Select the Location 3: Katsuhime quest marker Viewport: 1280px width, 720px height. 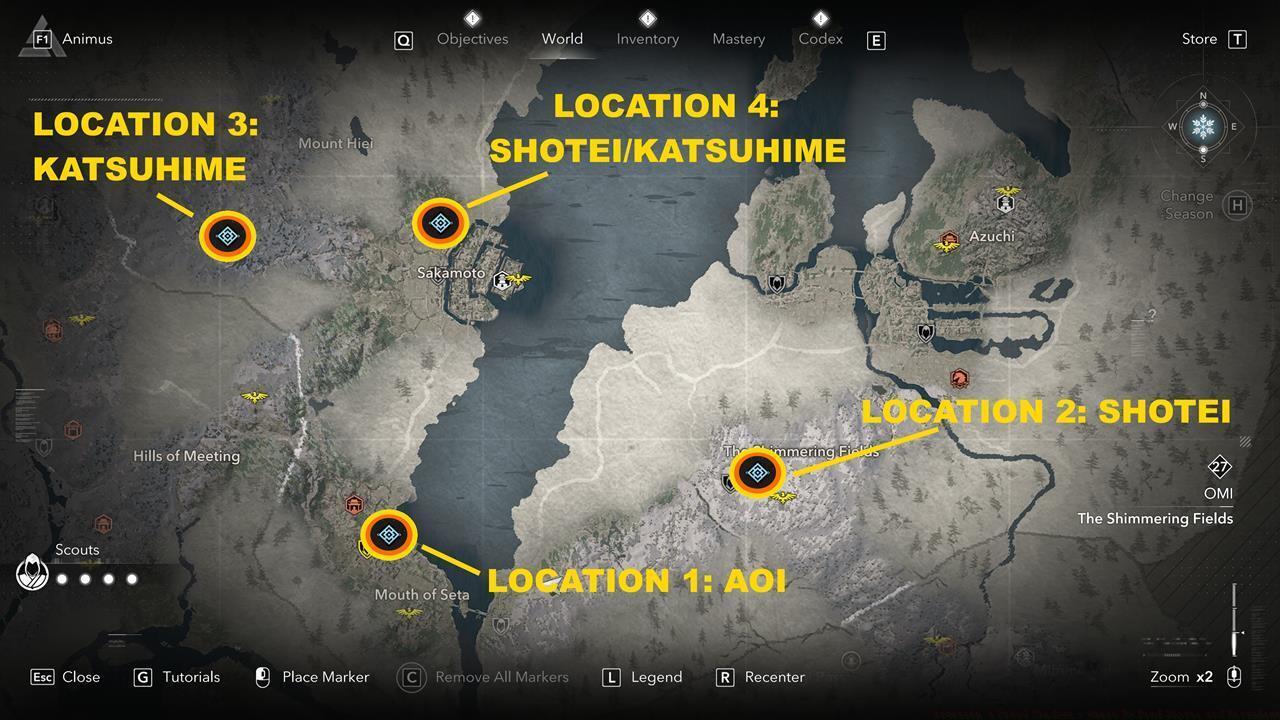(x=228, y=235)
